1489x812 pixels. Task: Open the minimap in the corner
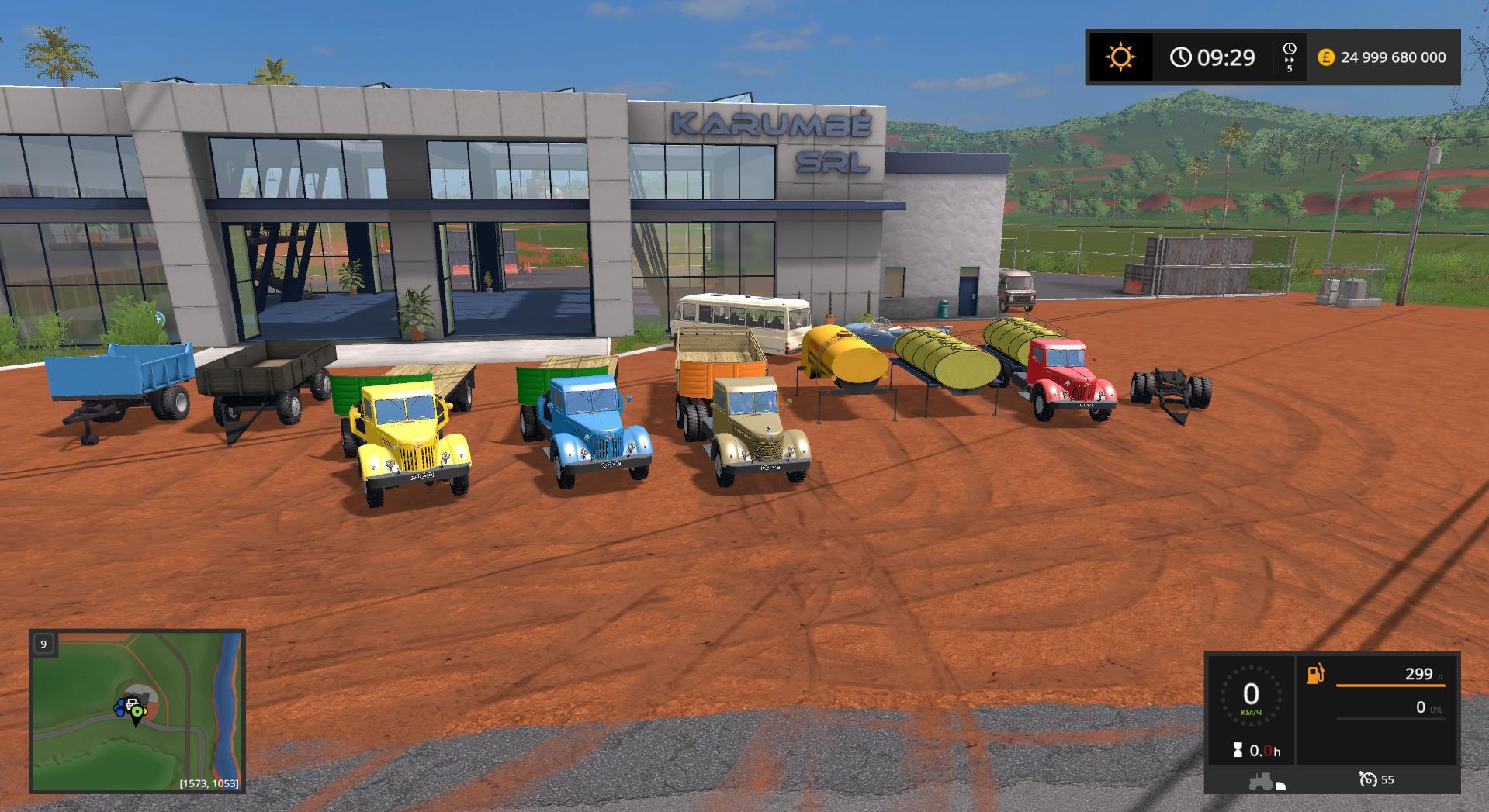tap(137, 711)
